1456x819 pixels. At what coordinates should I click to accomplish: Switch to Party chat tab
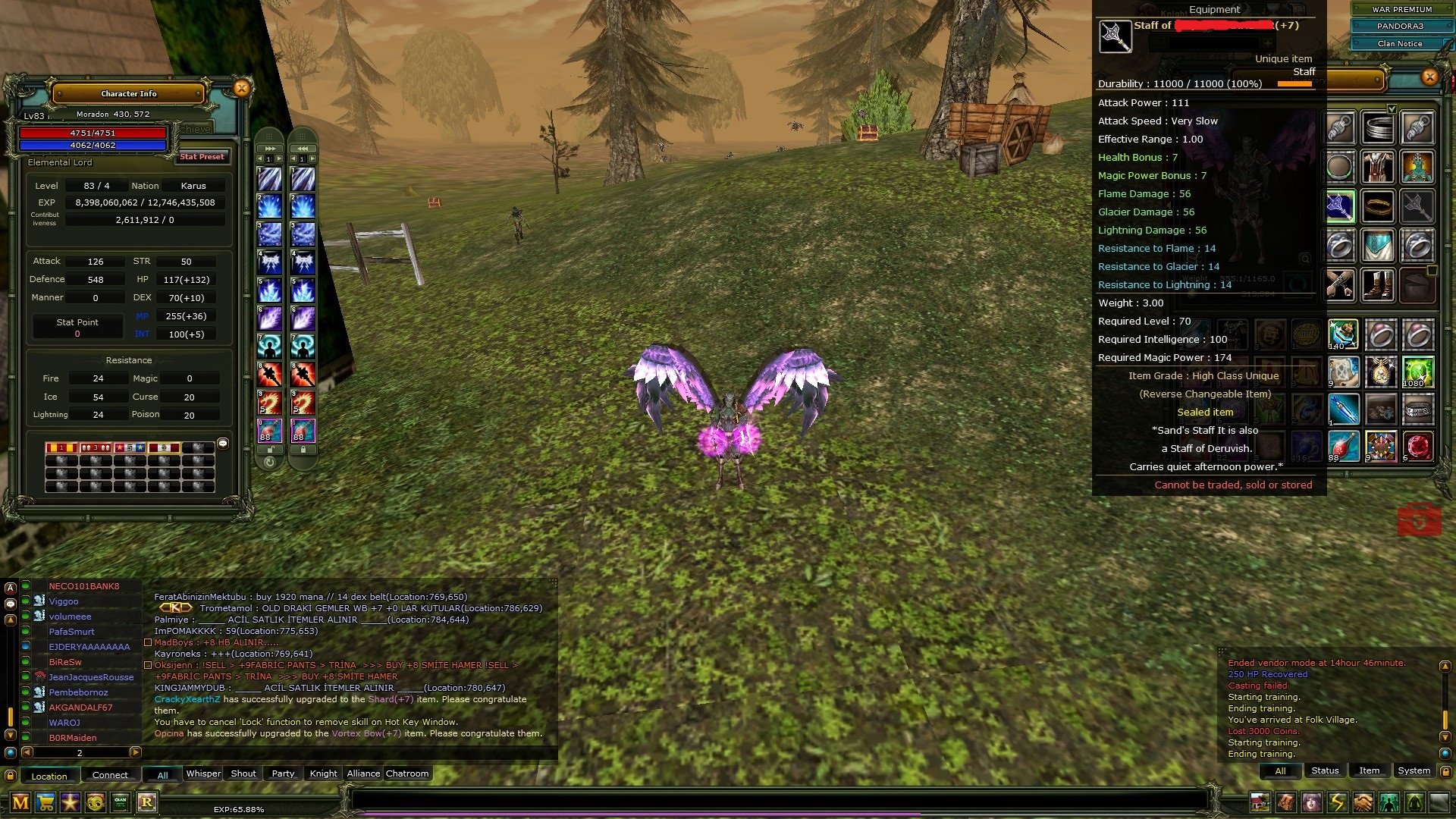[x=283, y=773]
